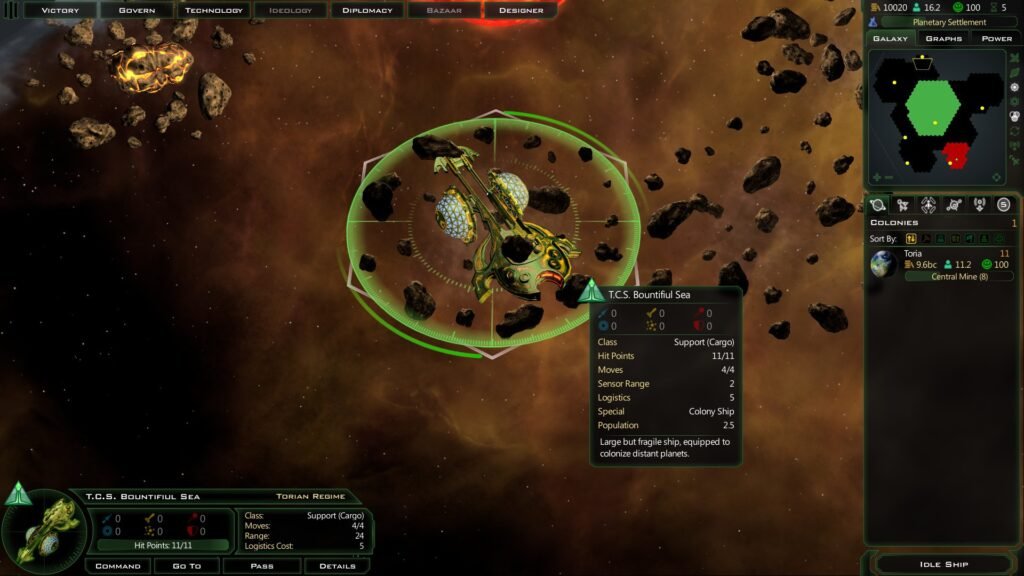Switch to the Graphs tab
The image size is (1024, 576).
pos(943,38)
